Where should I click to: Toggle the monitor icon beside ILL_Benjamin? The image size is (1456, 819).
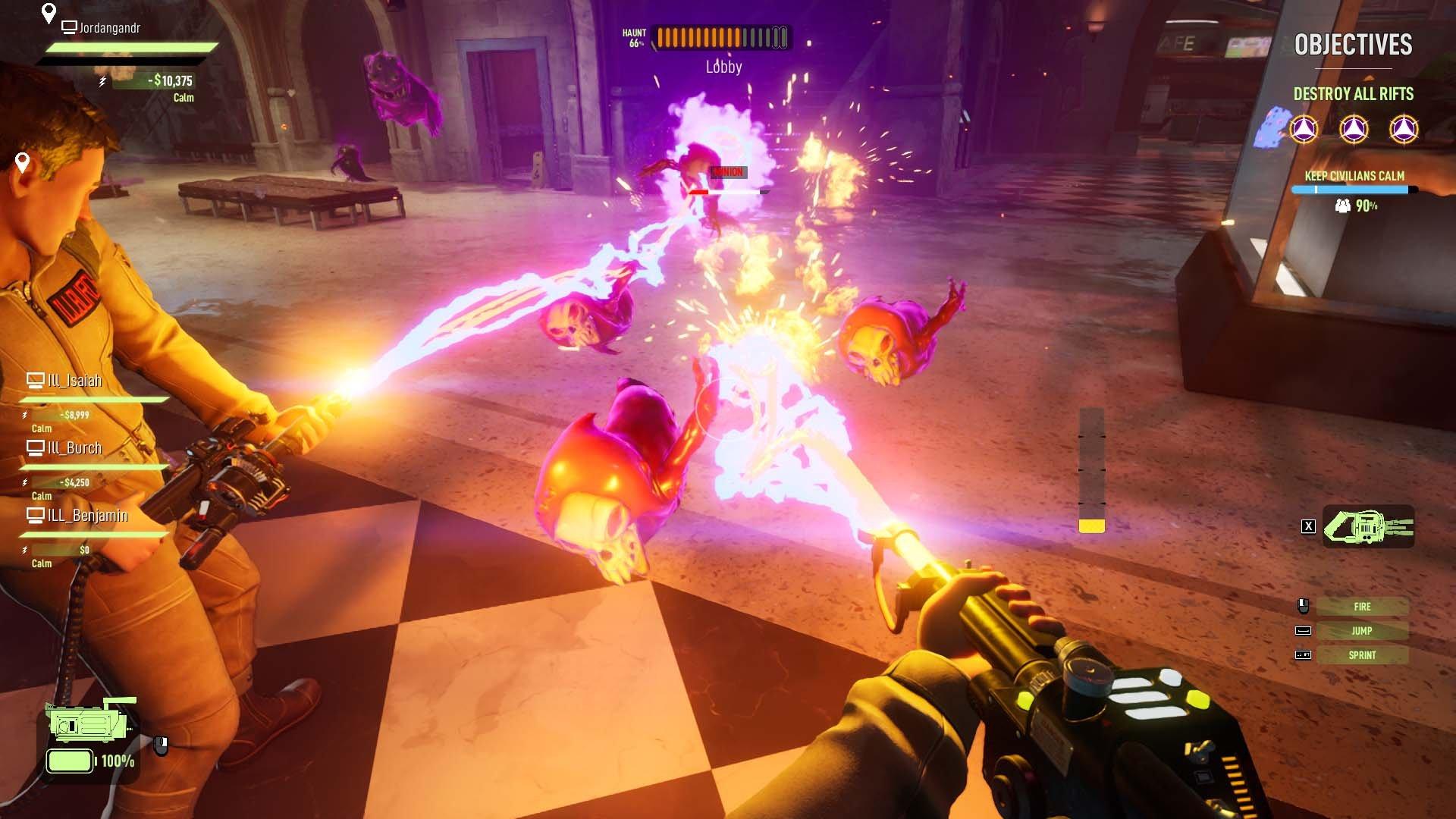click(x=34, y=515)
